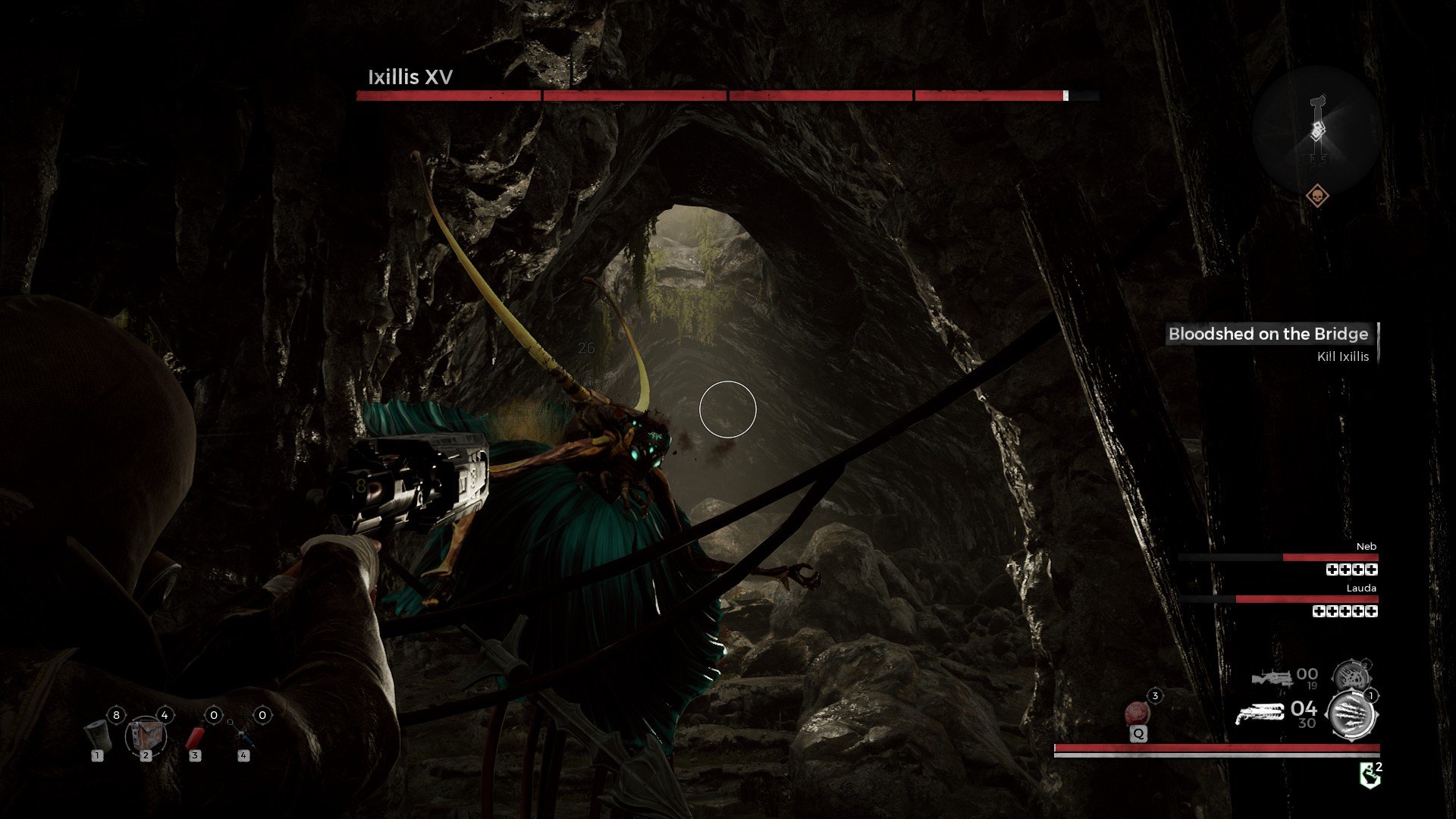Select teammate Lauda in the party list
Viewport: 1456px width, 819px height.
tap(1360, 588)
